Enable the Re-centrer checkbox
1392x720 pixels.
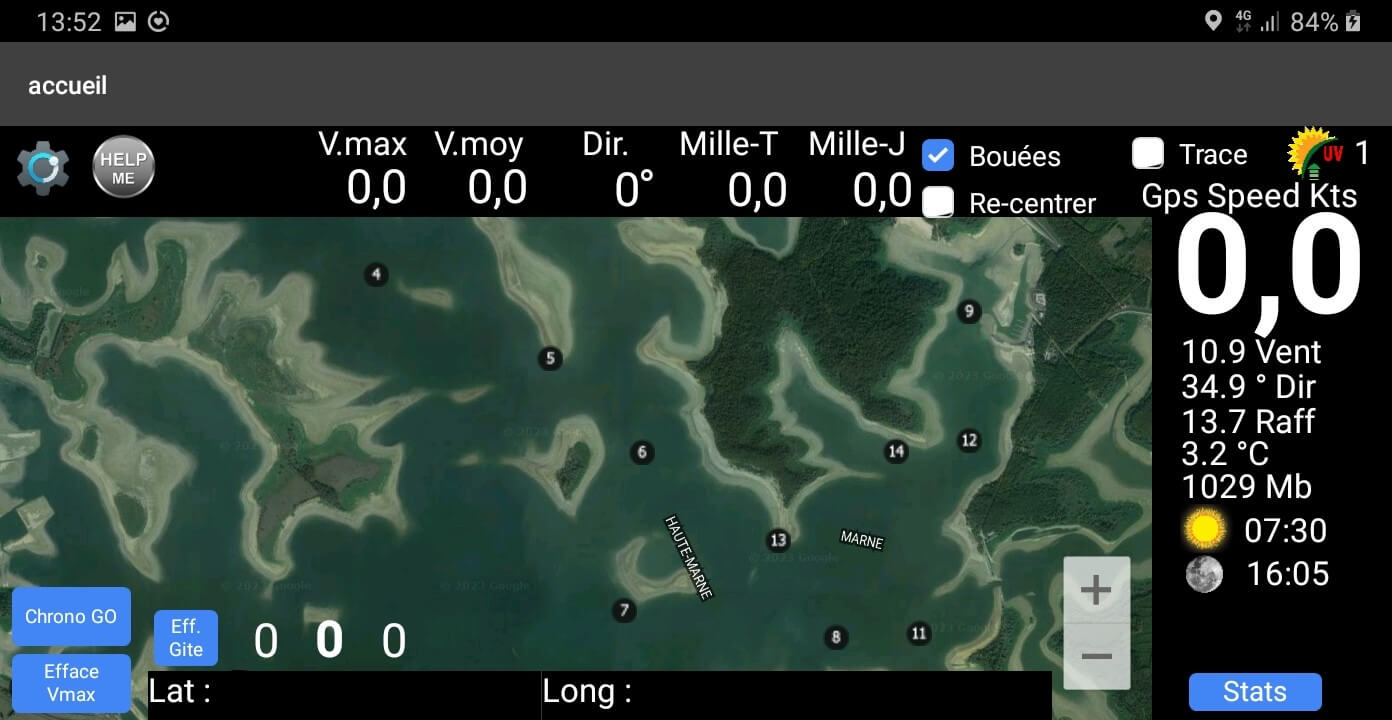click(938, 202)
